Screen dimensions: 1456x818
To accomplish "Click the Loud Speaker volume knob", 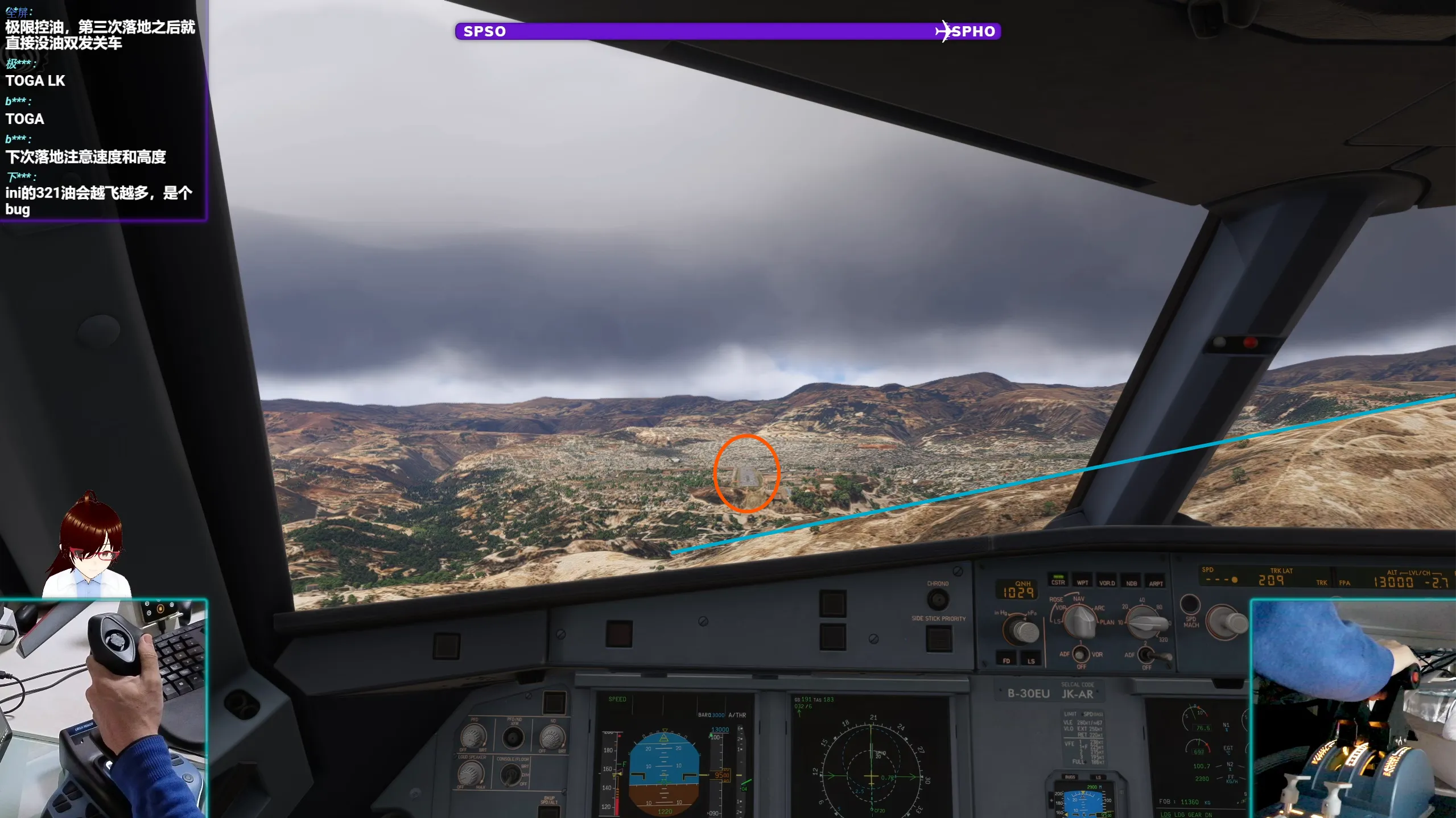I will click(x=471, y=773).
